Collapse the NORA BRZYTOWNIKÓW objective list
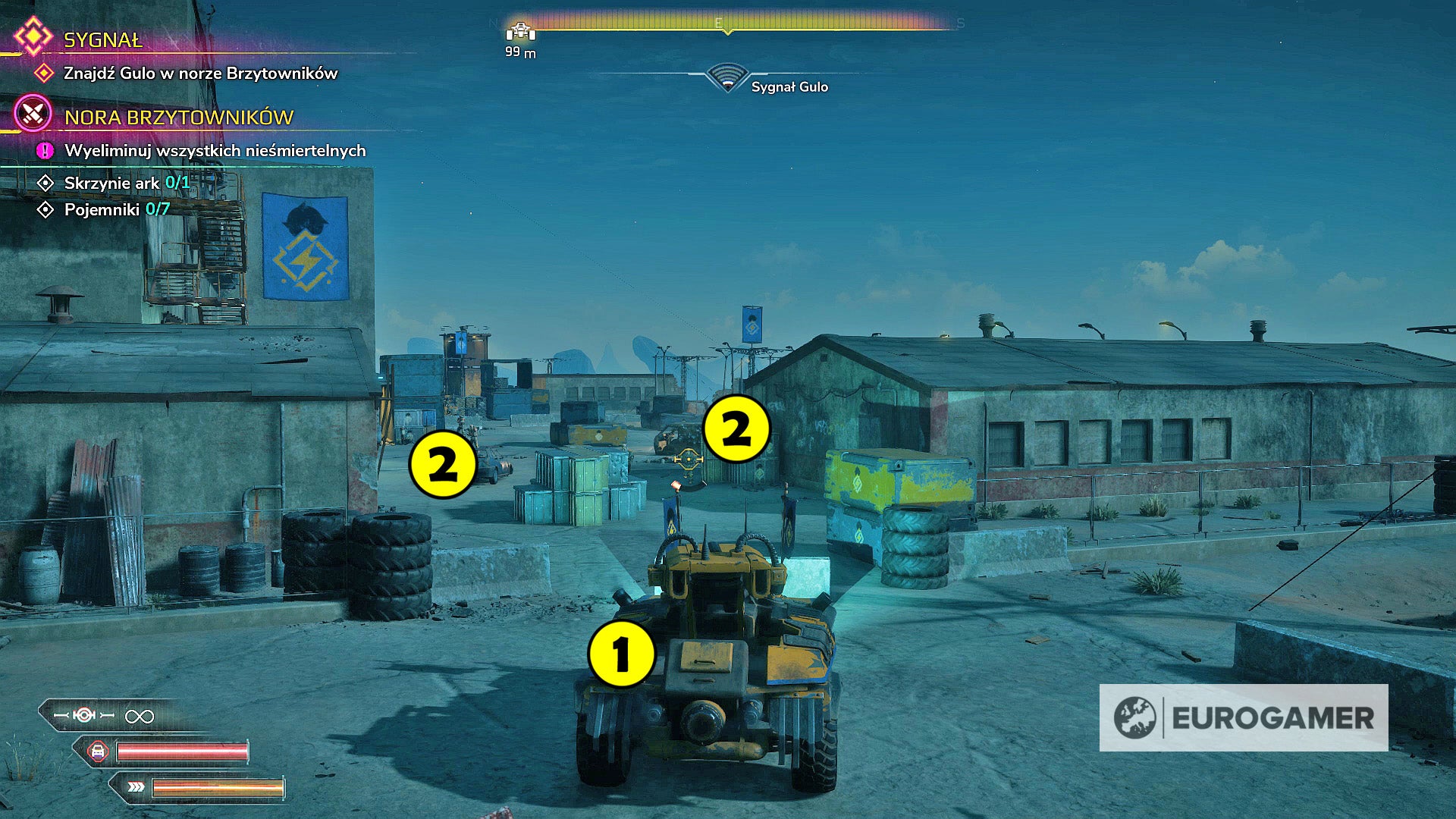Viewport: 1456px width, 819px height. pyautogui.click(x=178, y=118)
